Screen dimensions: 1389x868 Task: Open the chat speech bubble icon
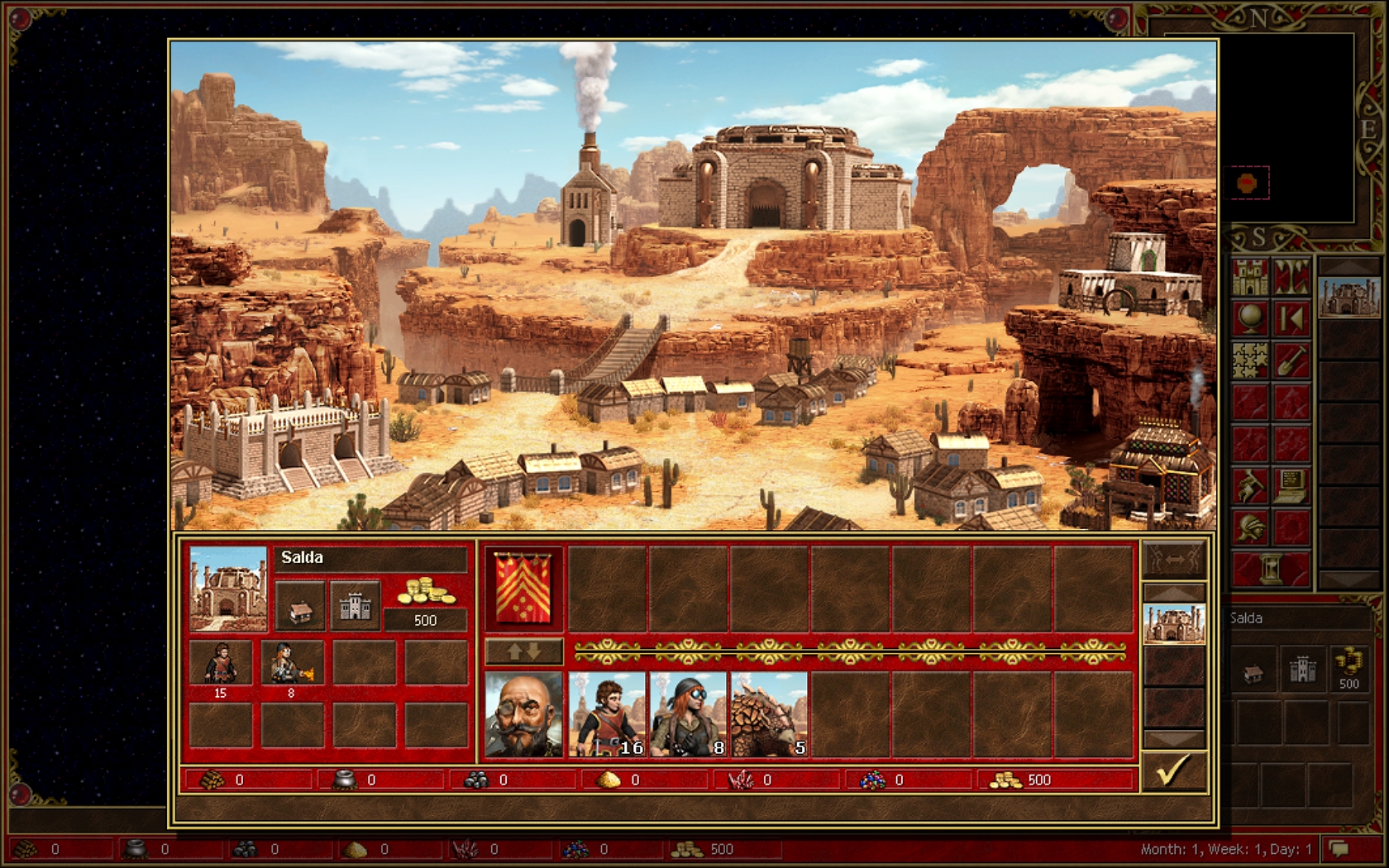[x=1339, y=849]
